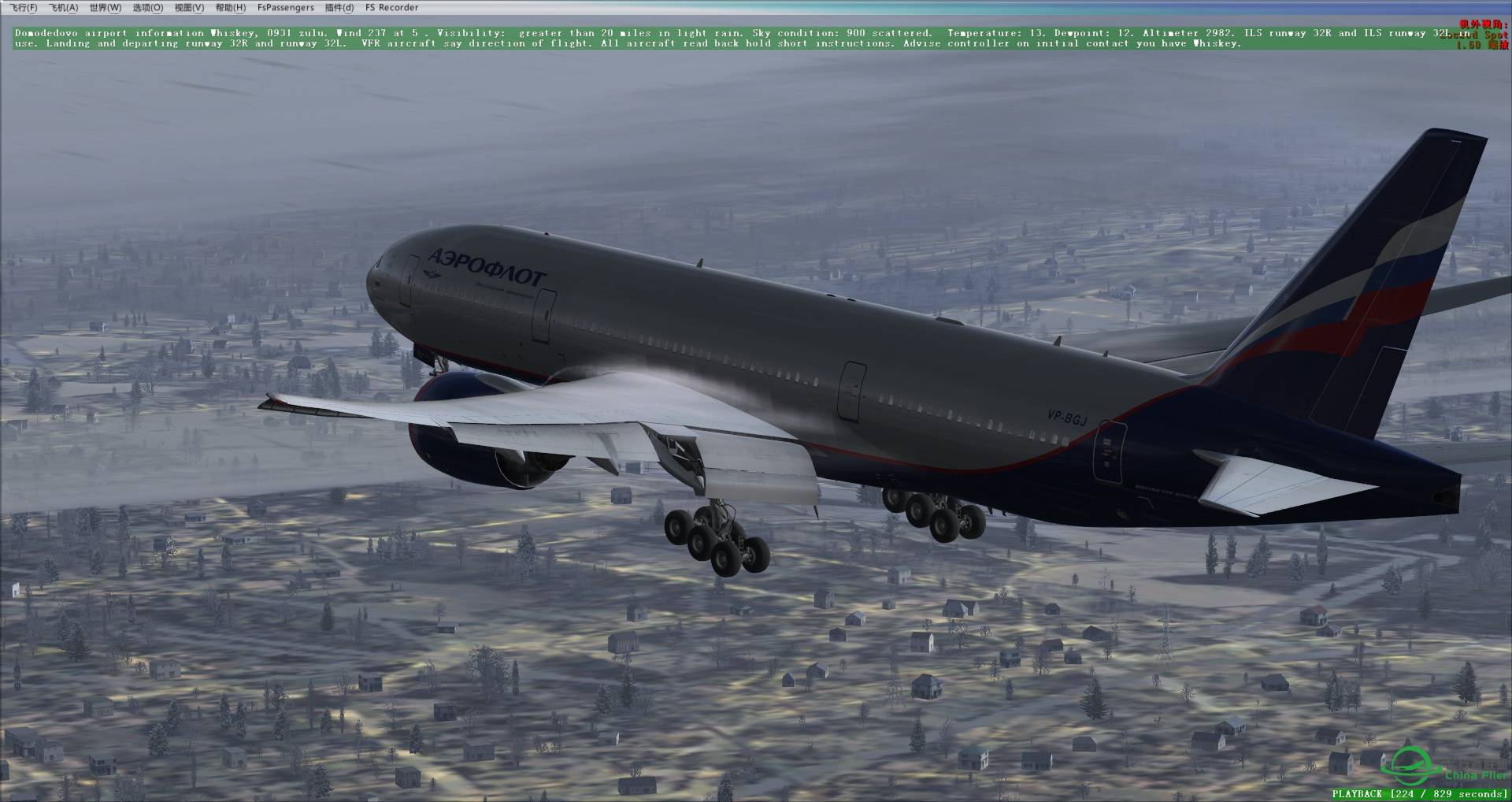This screenshot has width=1512, height=802.
Task: Open the 飞机(A) aircraft menu
Action: point(62,7)
